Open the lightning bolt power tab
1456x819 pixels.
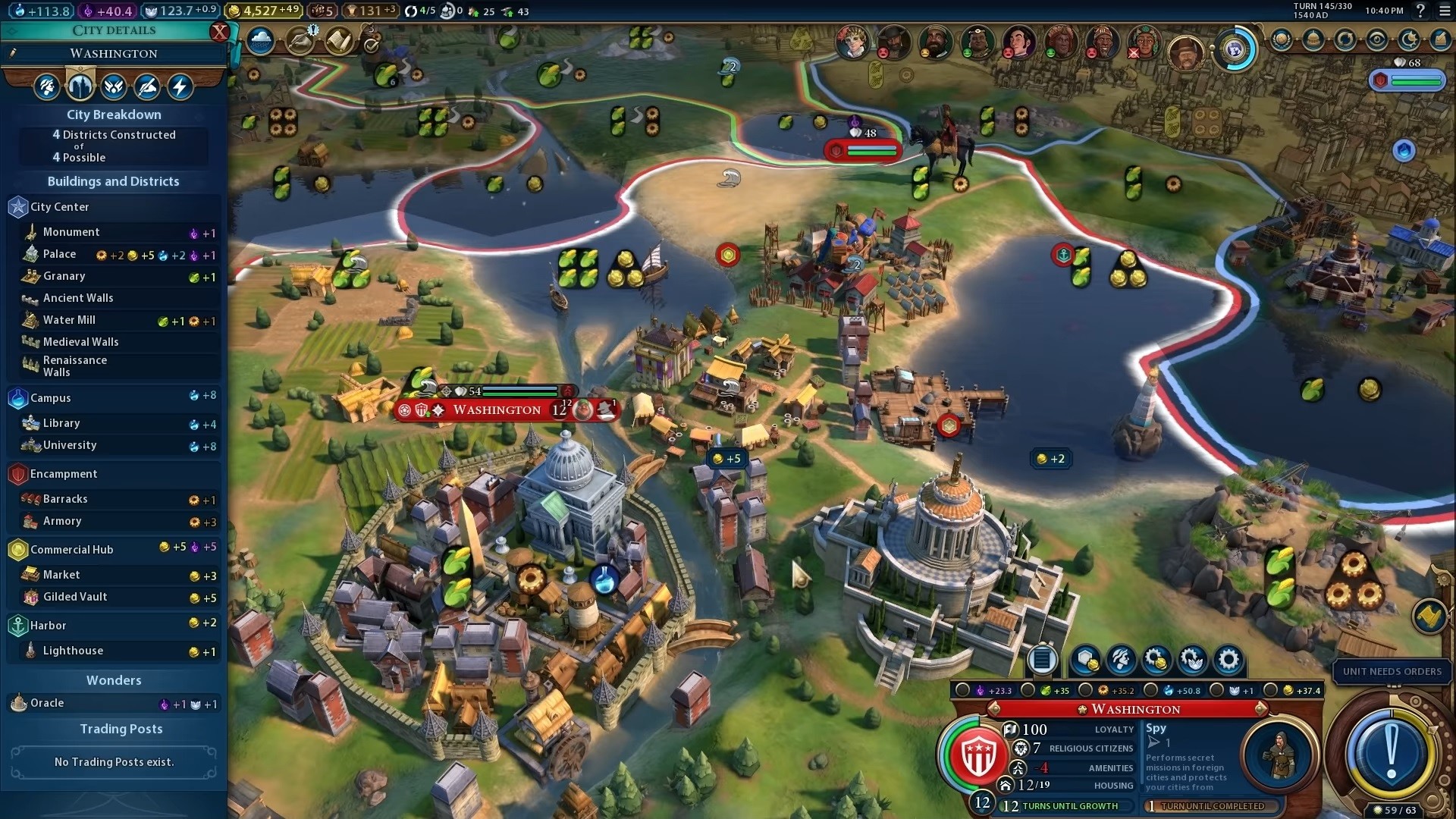click(180, 87)
